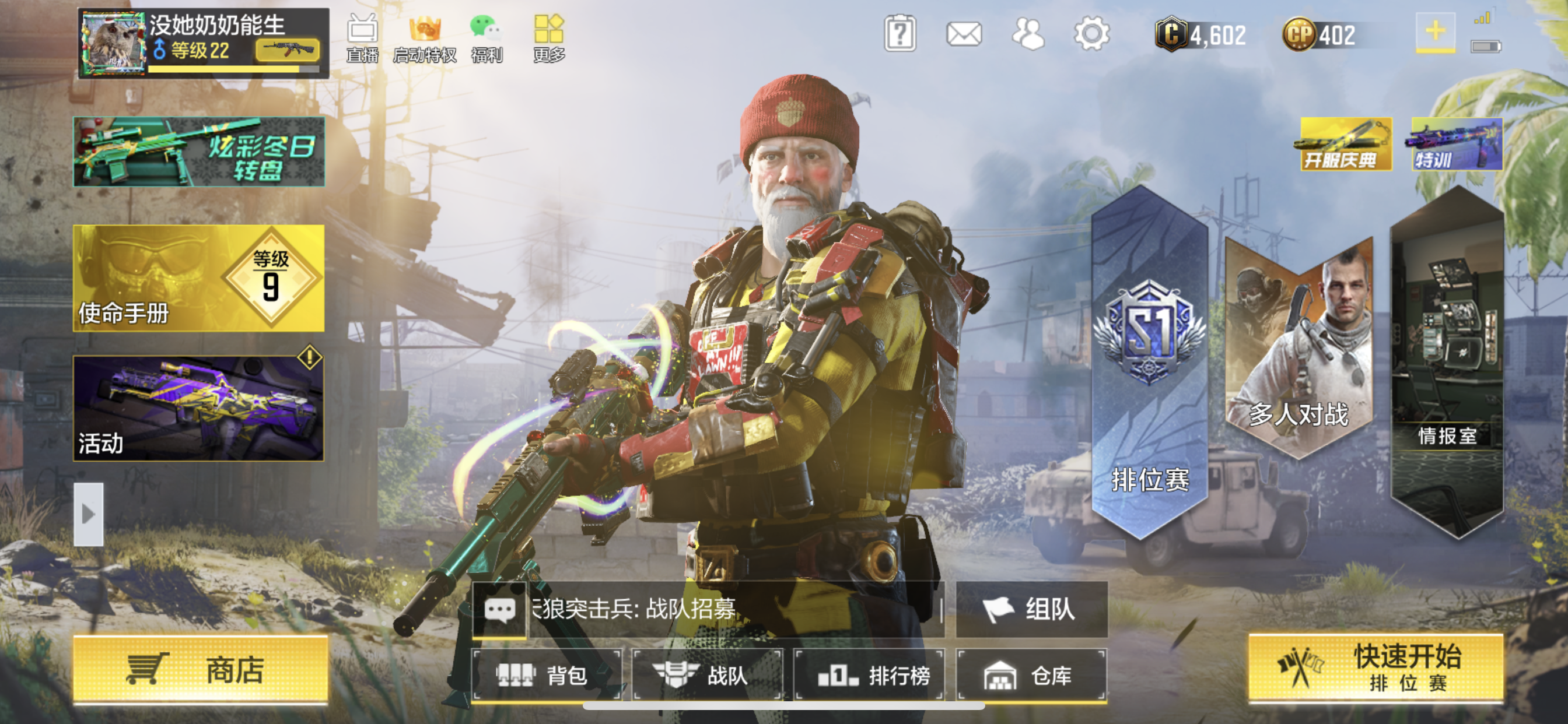
Task: Open the 仓库 warehouse
Action: coord(1031,674)
